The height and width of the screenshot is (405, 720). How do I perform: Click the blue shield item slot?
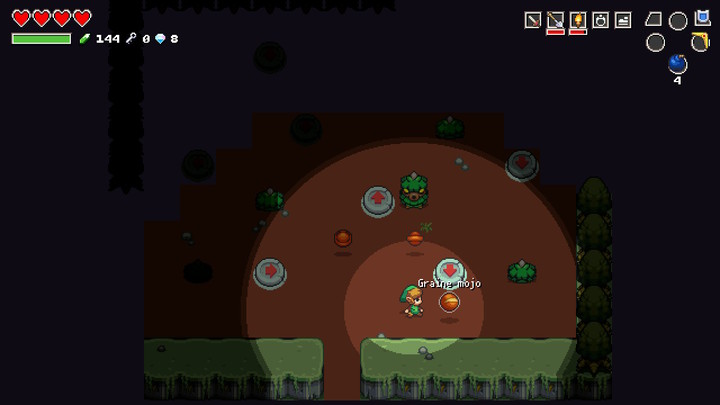click(701, 18)
